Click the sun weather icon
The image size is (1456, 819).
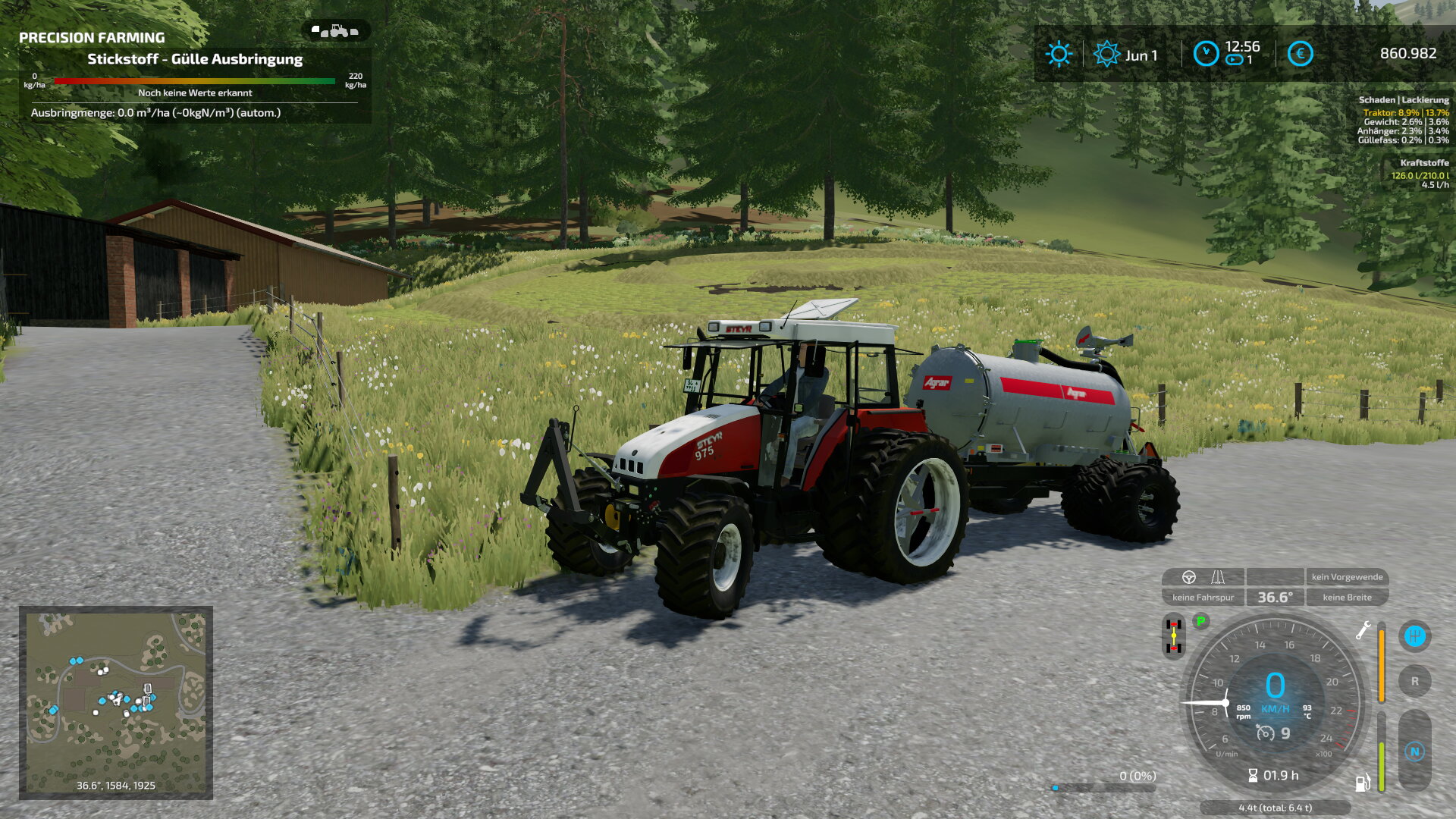pos(1059,54)
